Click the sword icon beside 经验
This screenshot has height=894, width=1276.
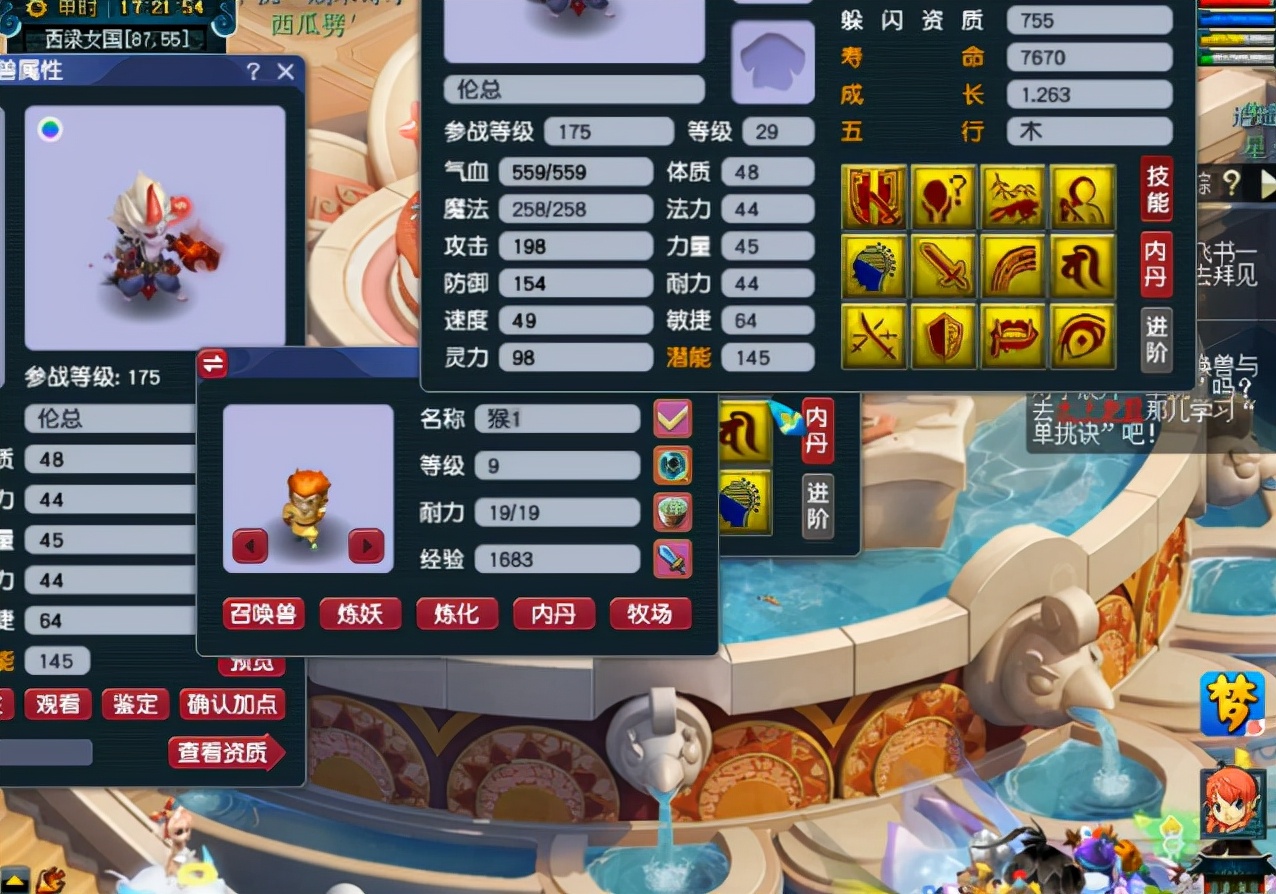[x=672, y=559]
